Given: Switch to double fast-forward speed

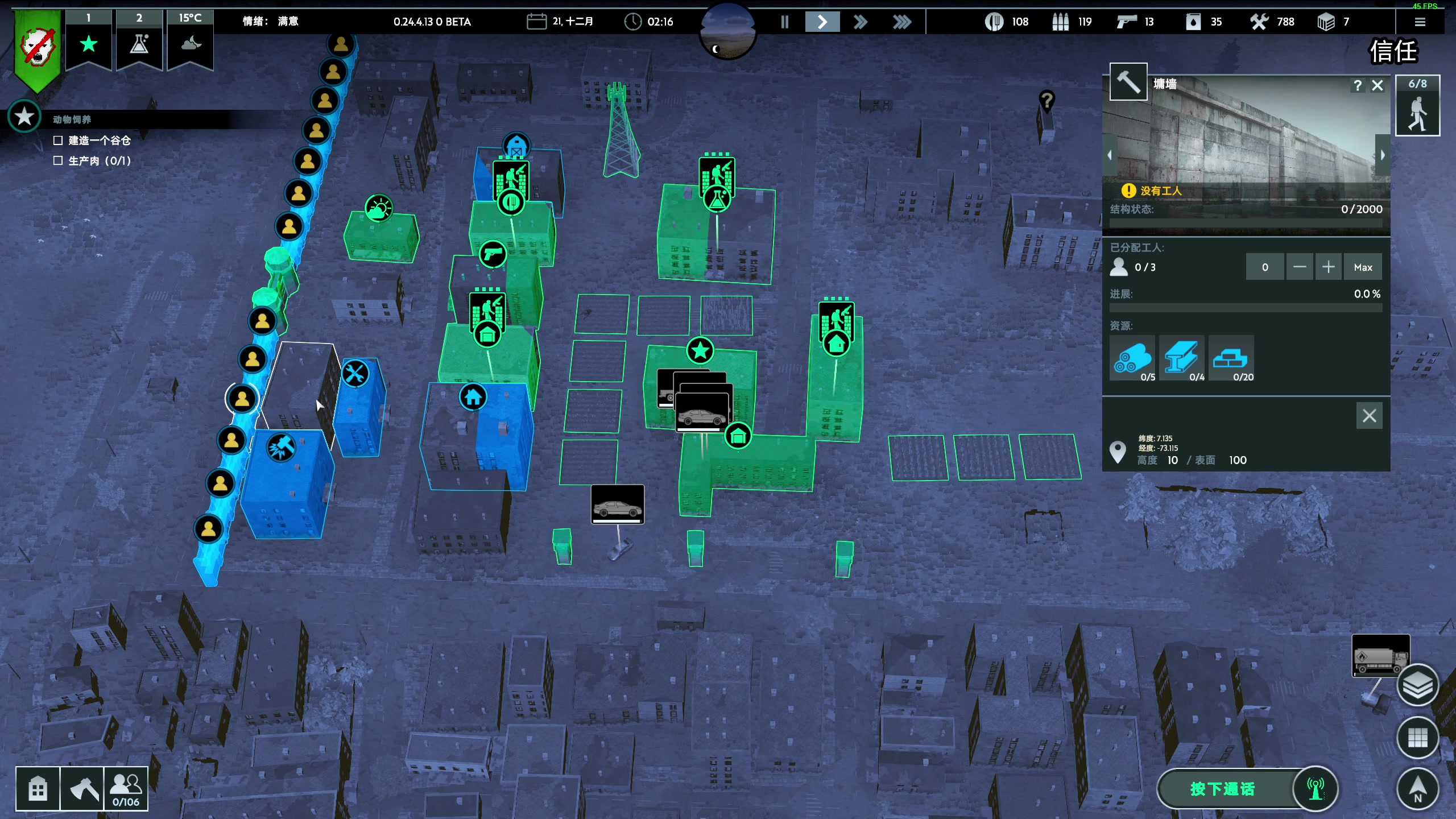Looking at the screenshot, I should click(x=861, y=22).
